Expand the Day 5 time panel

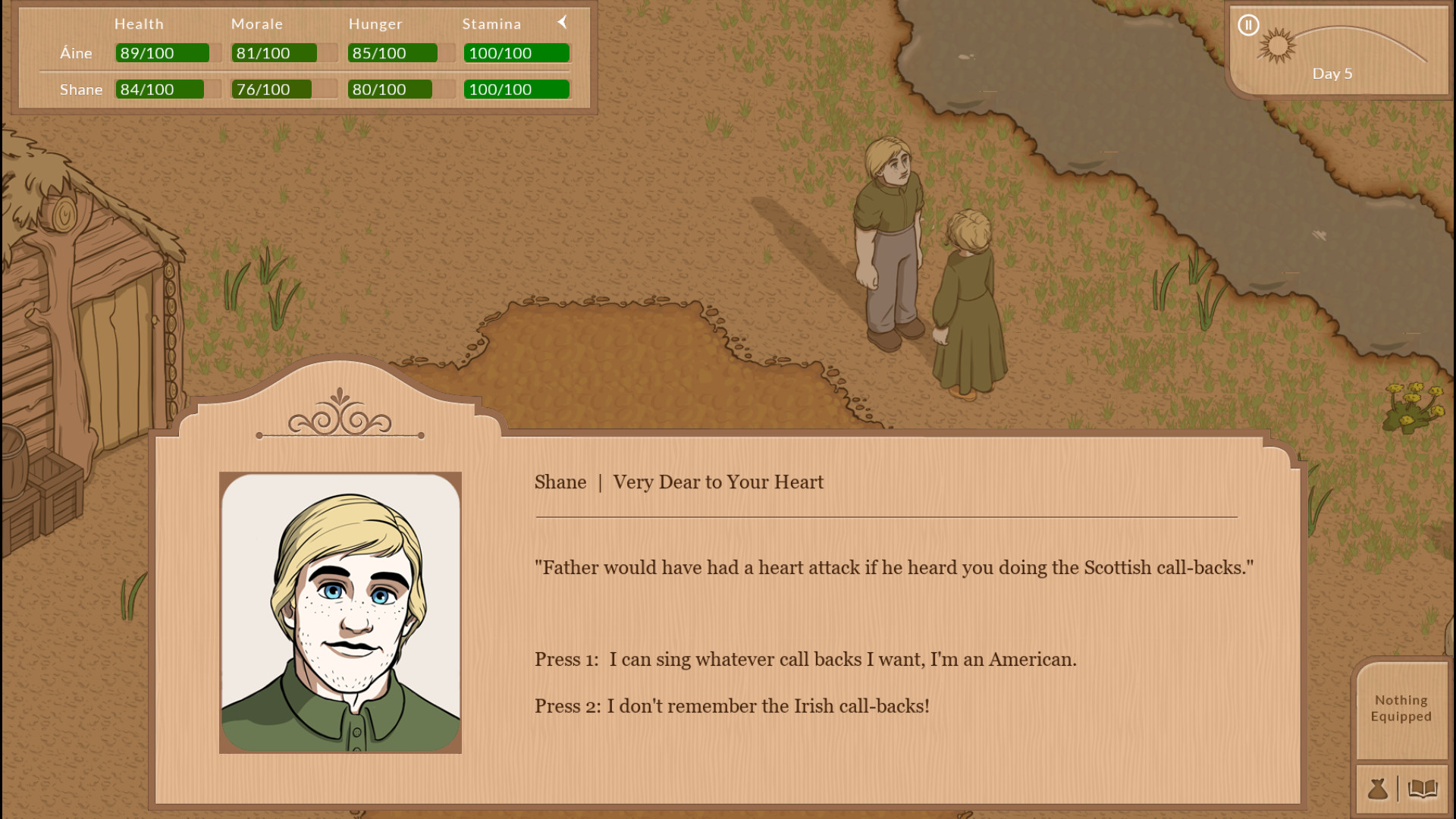[x=1333, y=74]
